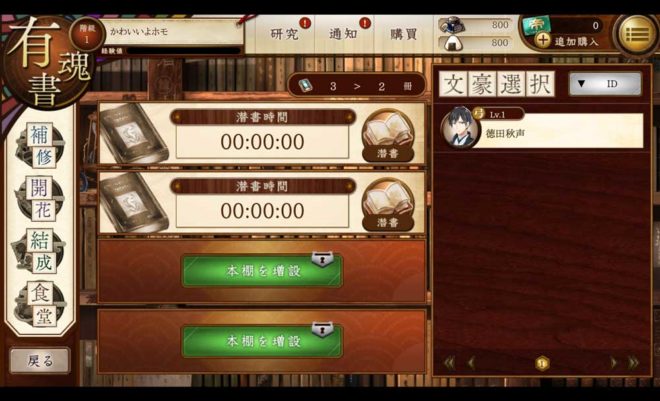
Task: Jump to the last page of writers
Action: pyautogui.click(x=632, y=362)
